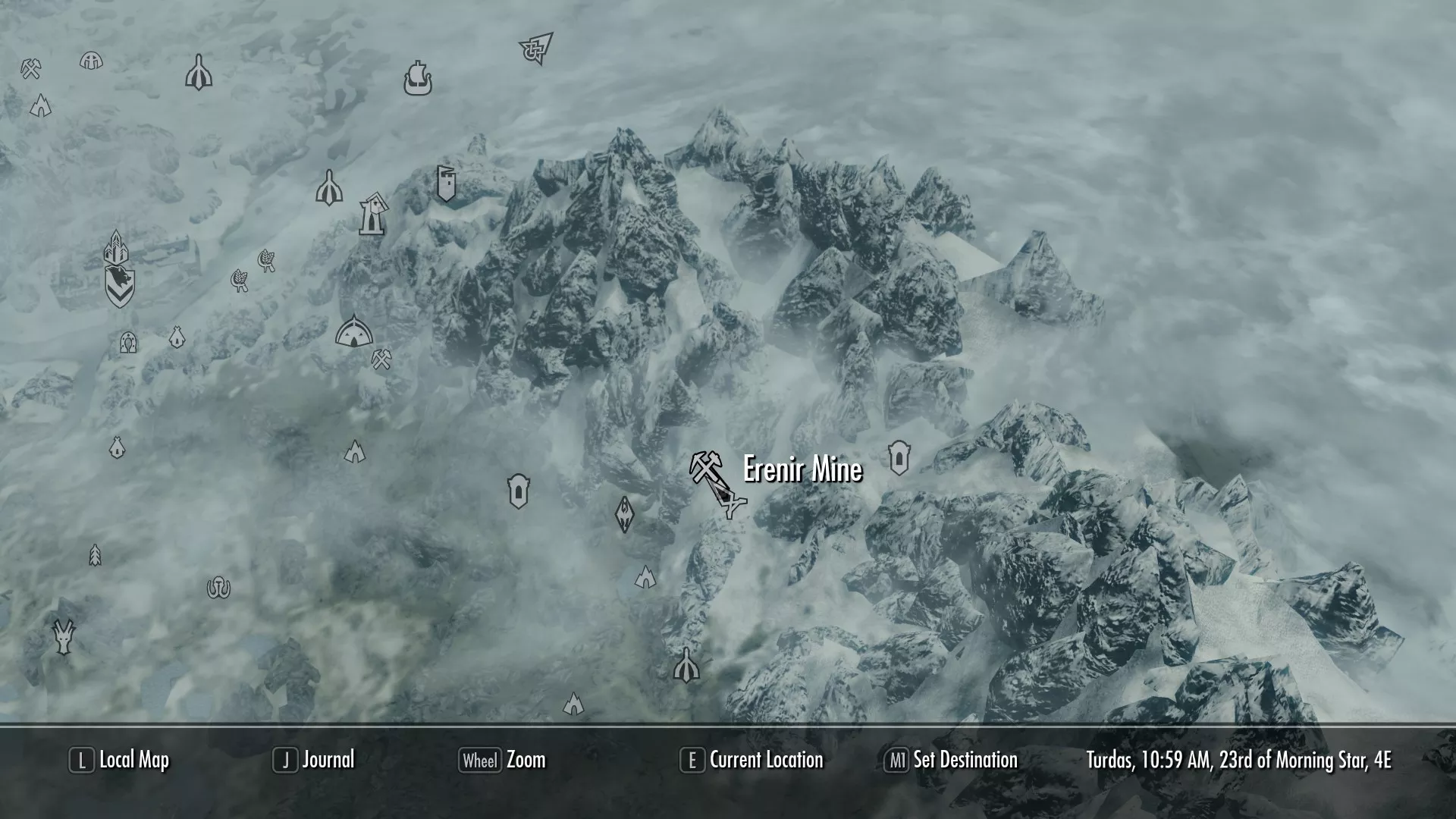The height and width of the screenshot is (819, 1456).
Task: Click the banner-shaped tower marker
Action: tap(447, 184)
